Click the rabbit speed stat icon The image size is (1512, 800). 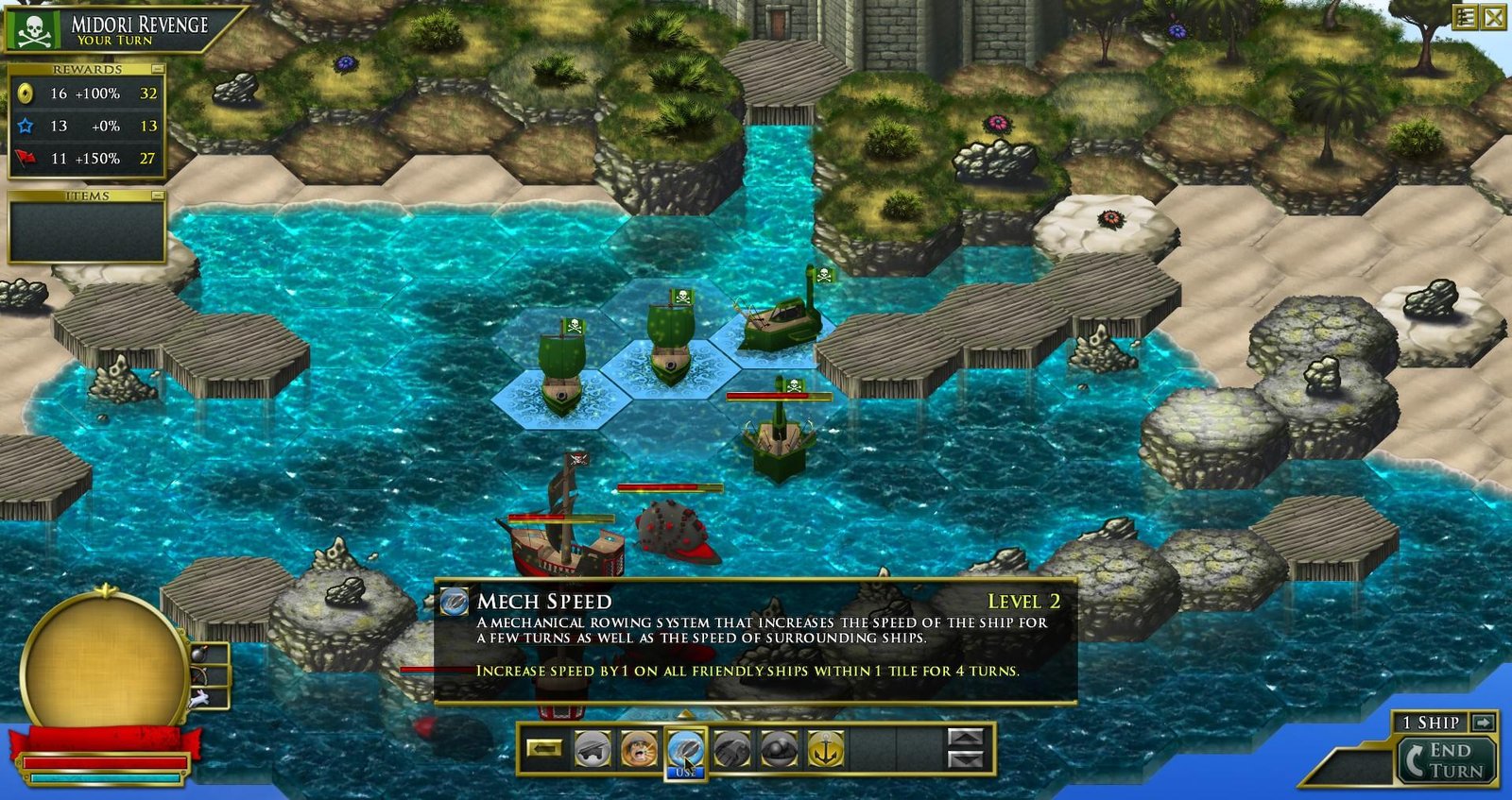pyautogui.click(x=199, y=699)
